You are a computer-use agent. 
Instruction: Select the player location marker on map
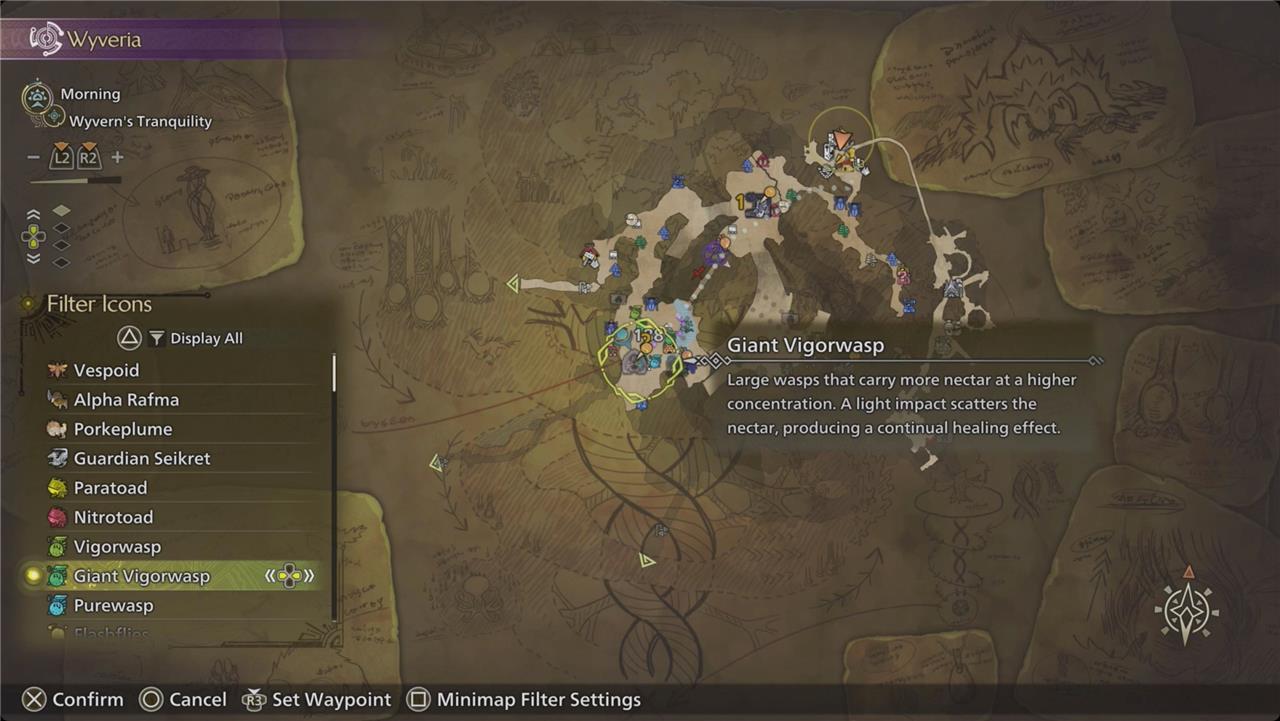841,141
